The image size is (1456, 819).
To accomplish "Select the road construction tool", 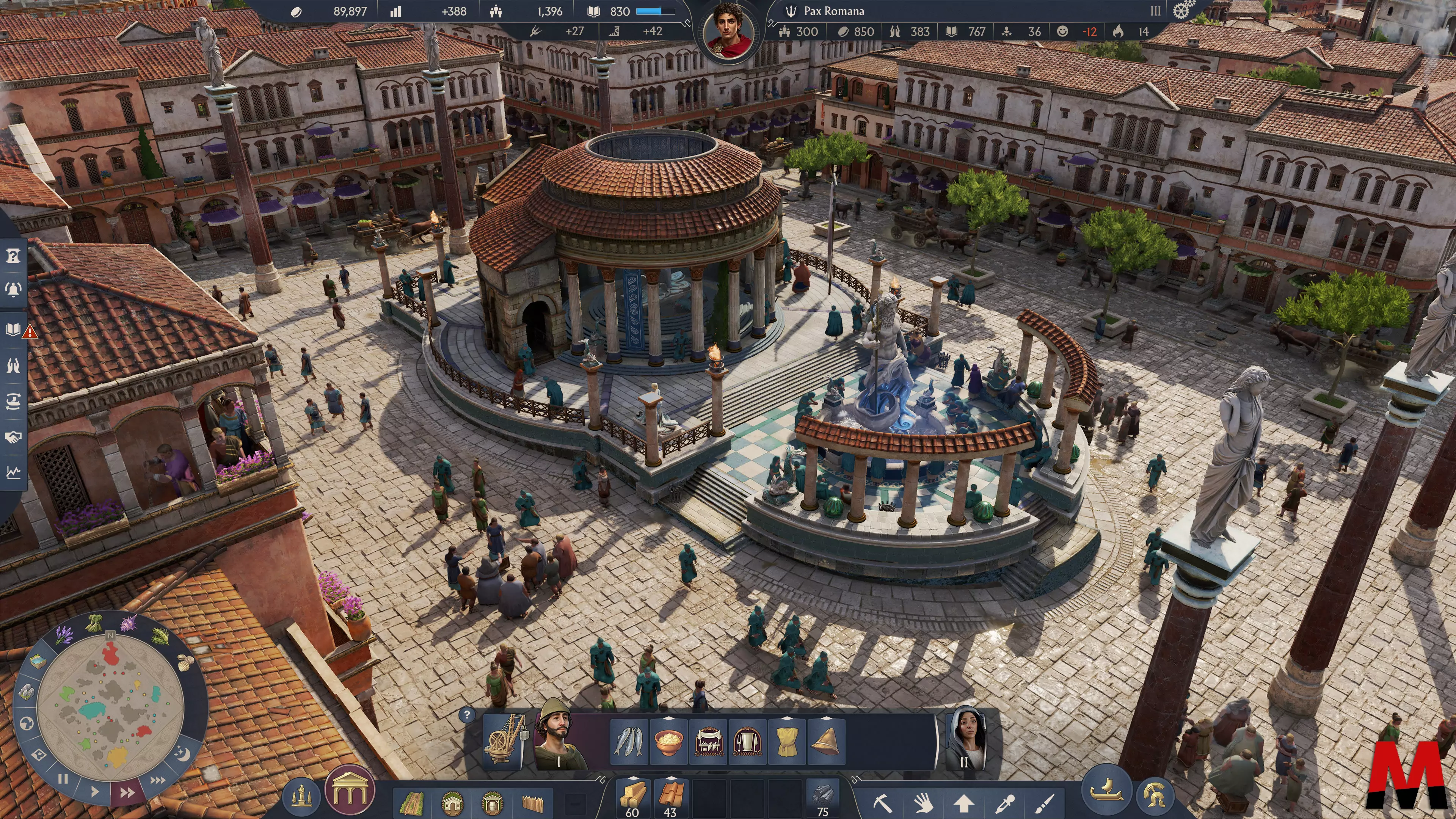I will 412,802.
